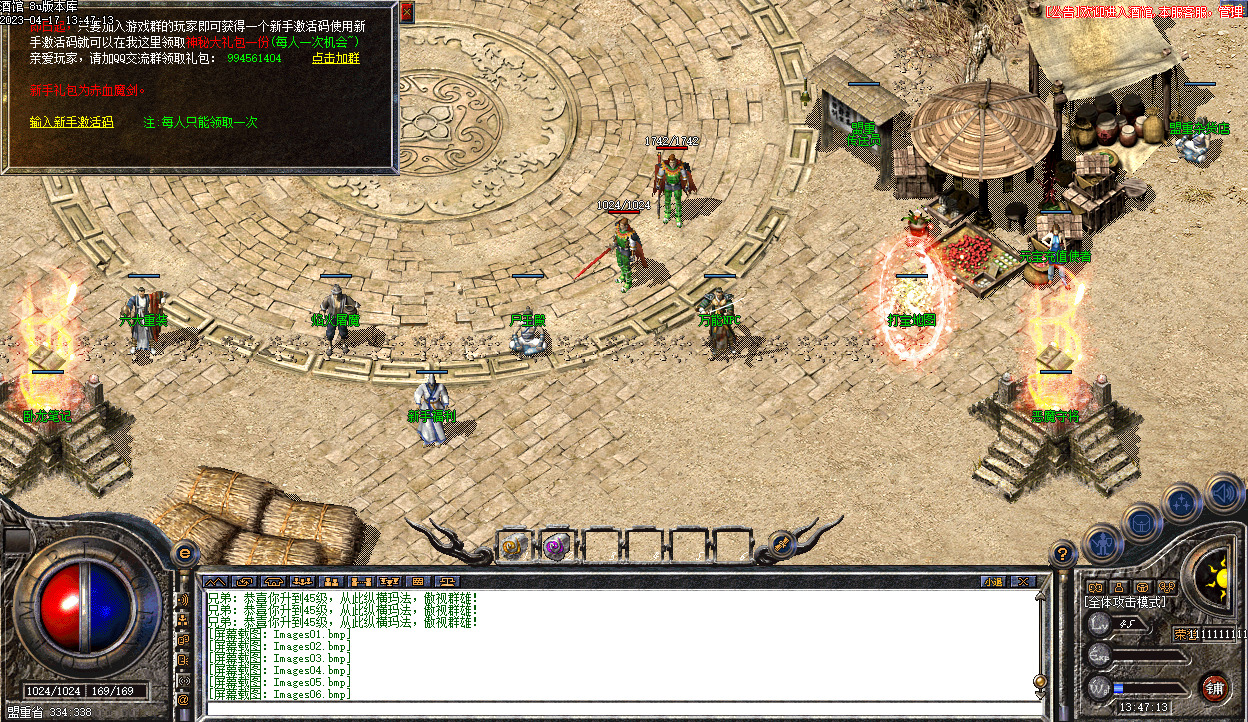Open the character status round button
The width and height of the screenshot is (1248, 722).
pos(1102,544)
